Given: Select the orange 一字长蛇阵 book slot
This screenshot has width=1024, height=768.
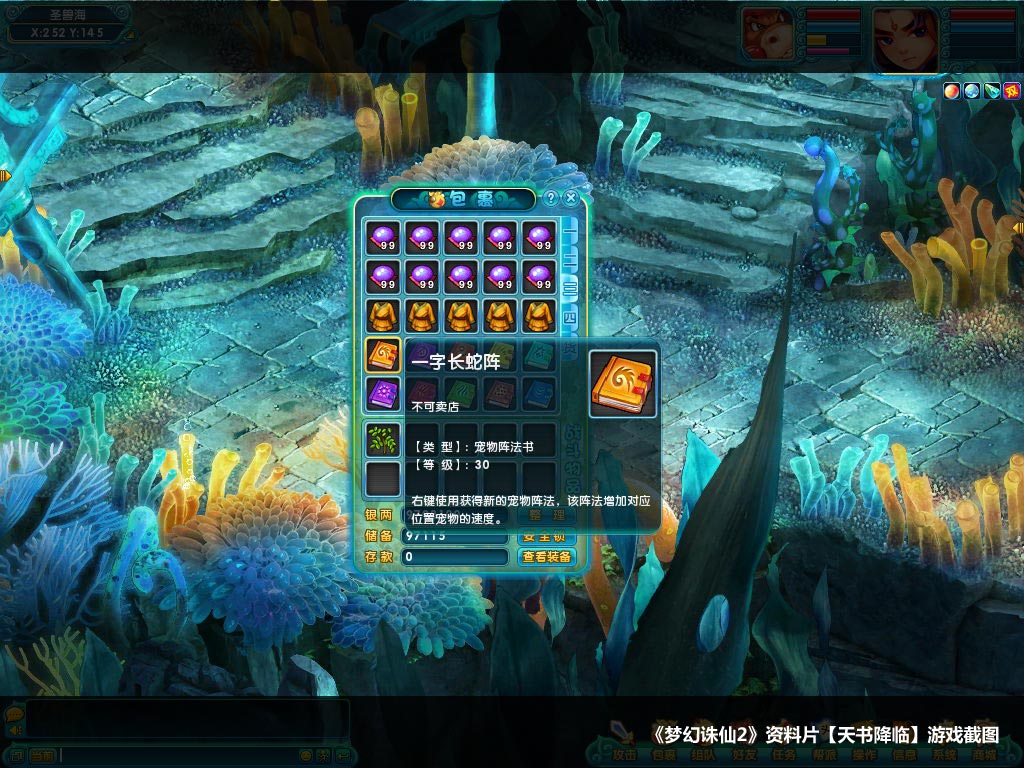Looking at the screenshot, I should tap(382, 355).
